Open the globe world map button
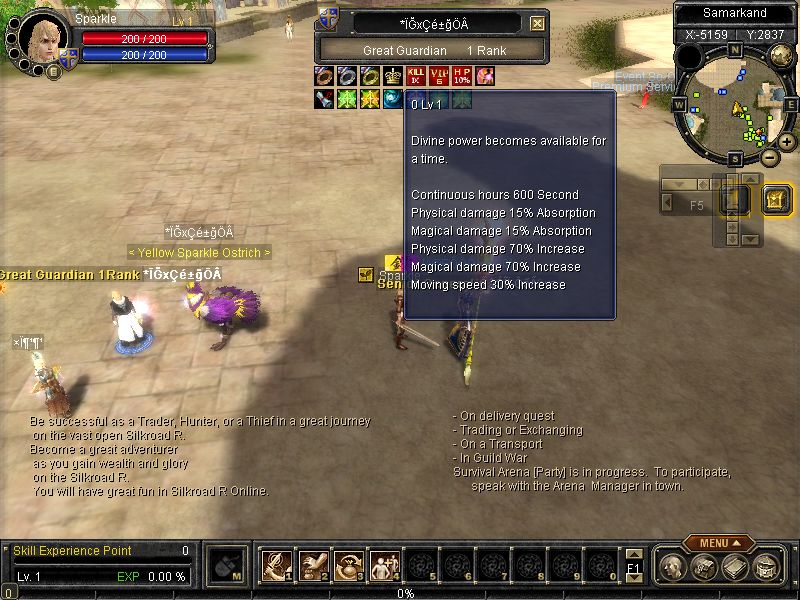The height and width of the screenshot is (600, 800). point(767,567)
